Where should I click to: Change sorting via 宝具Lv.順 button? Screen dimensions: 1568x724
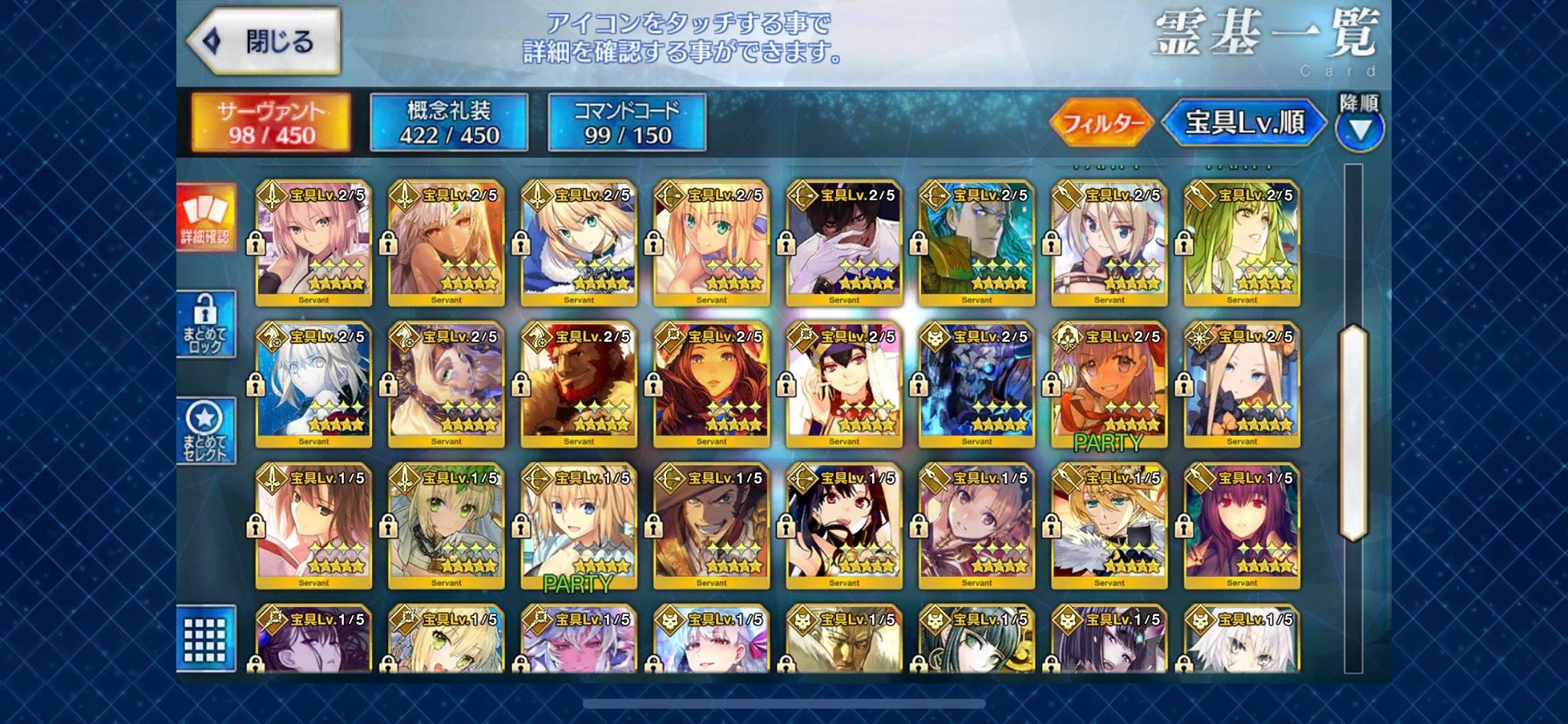tap(1244, 123)
